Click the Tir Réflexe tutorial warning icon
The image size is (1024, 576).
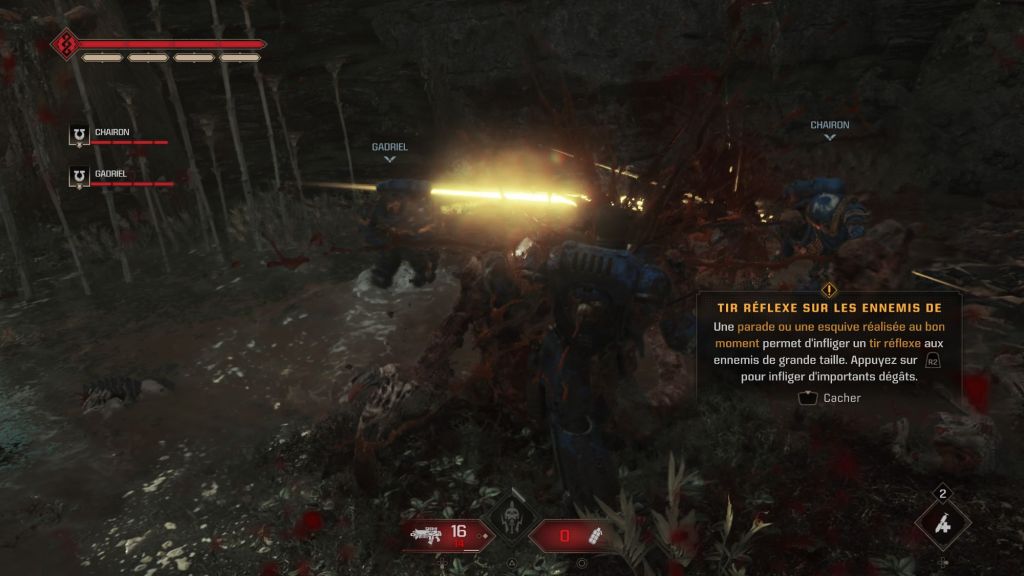click(829, 290)
